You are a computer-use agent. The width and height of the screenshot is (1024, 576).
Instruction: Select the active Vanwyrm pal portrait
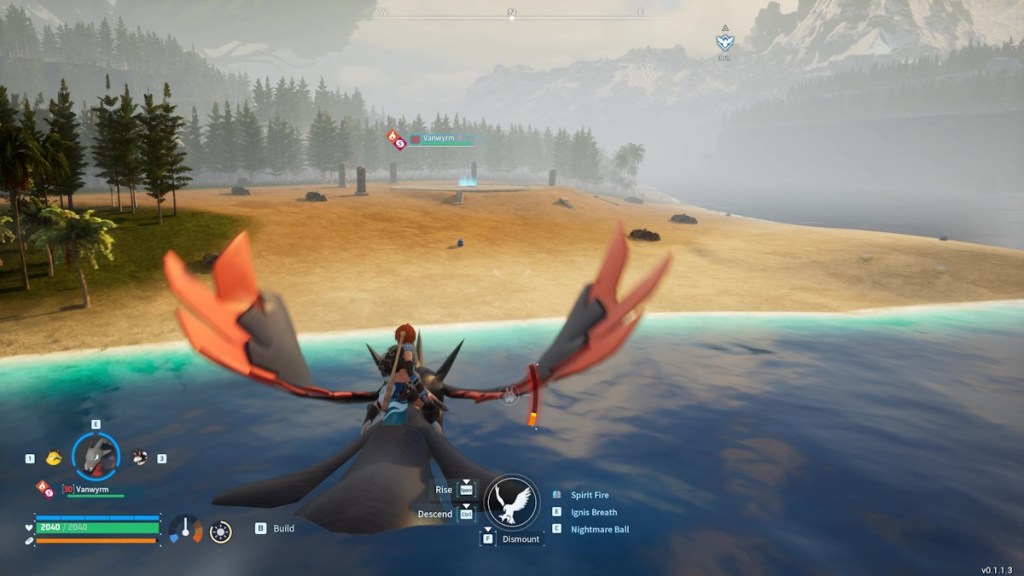96,457
